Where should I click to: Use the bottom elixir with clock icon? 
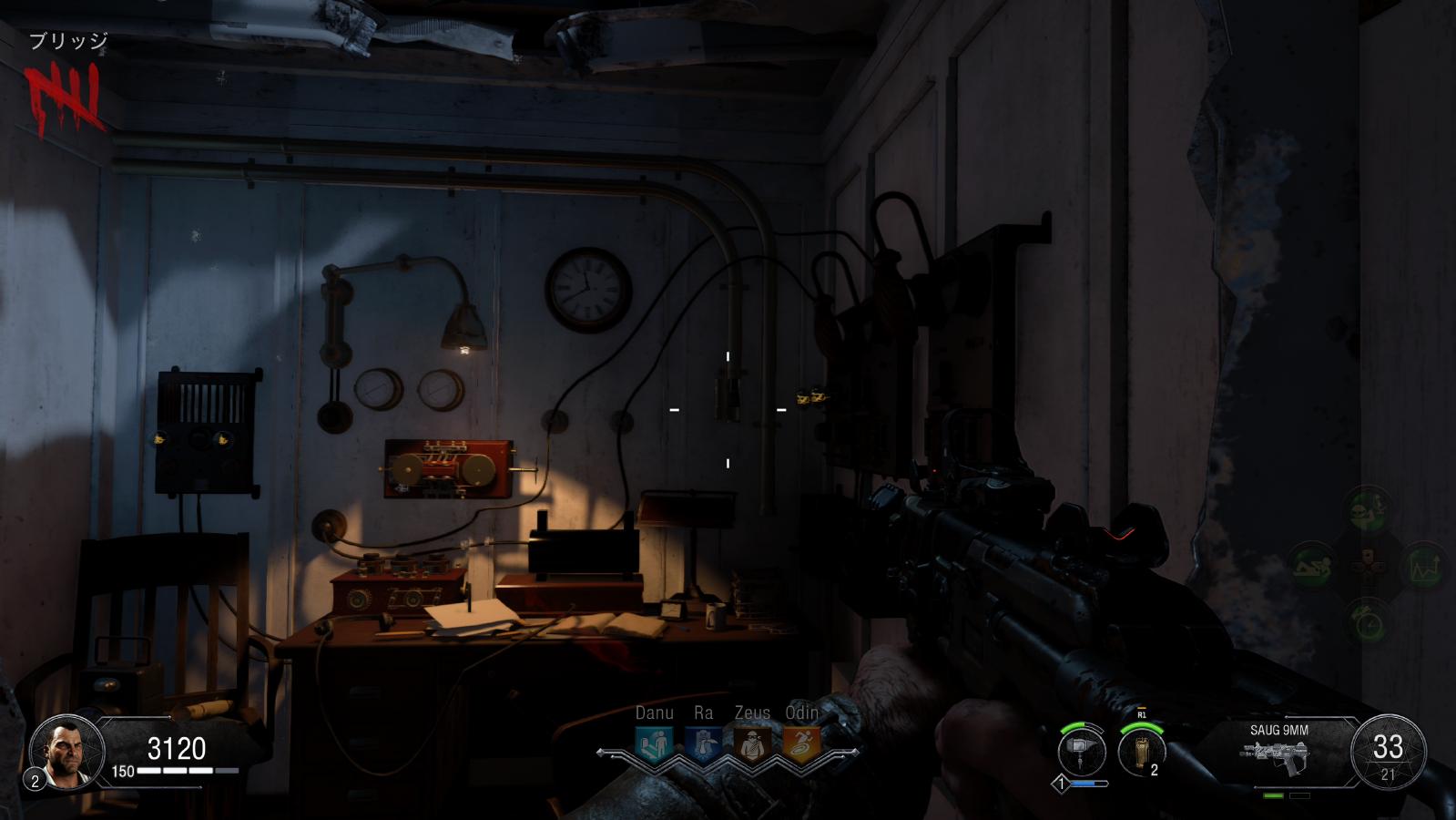(1368, 622)
